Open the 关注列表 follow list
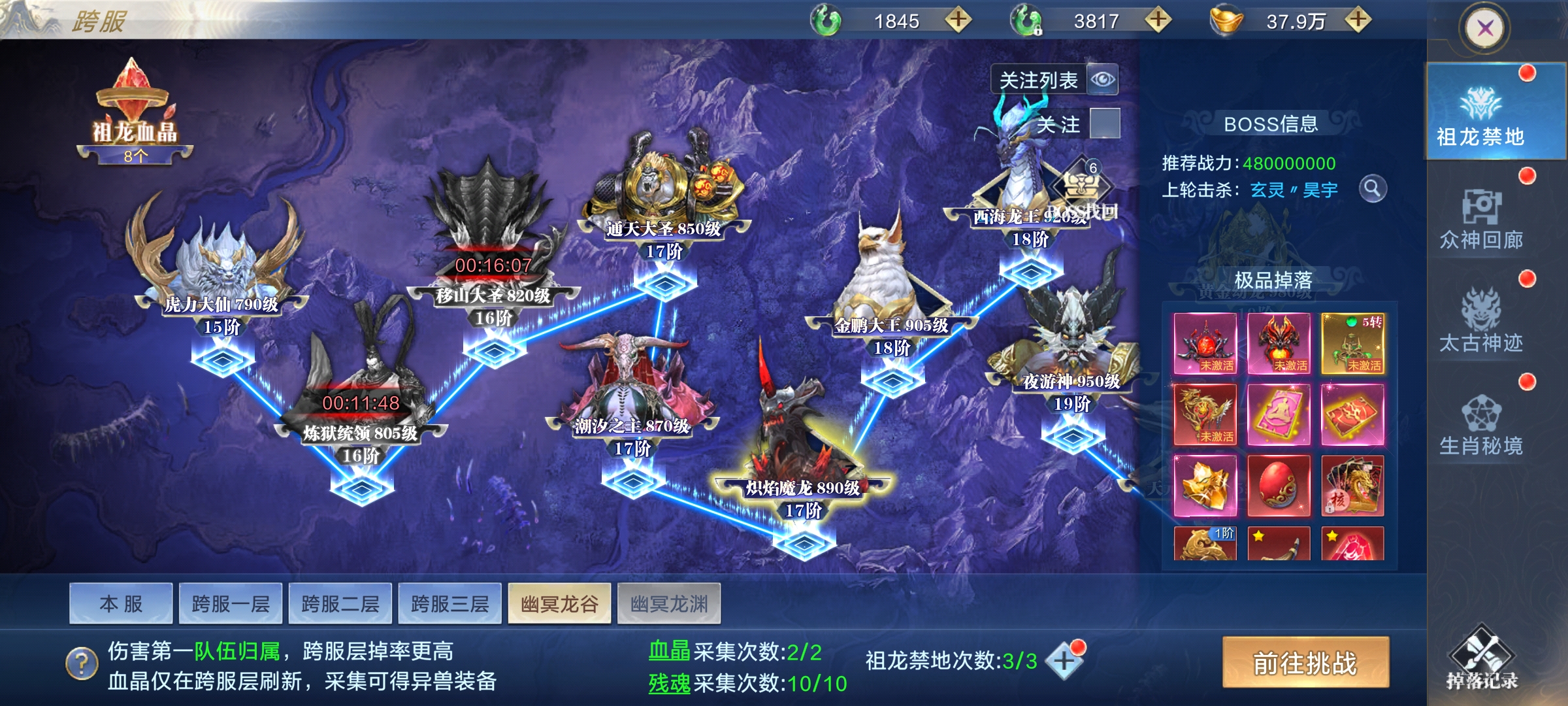Viewport: 1568px width, 706px height. point(1054,80)
